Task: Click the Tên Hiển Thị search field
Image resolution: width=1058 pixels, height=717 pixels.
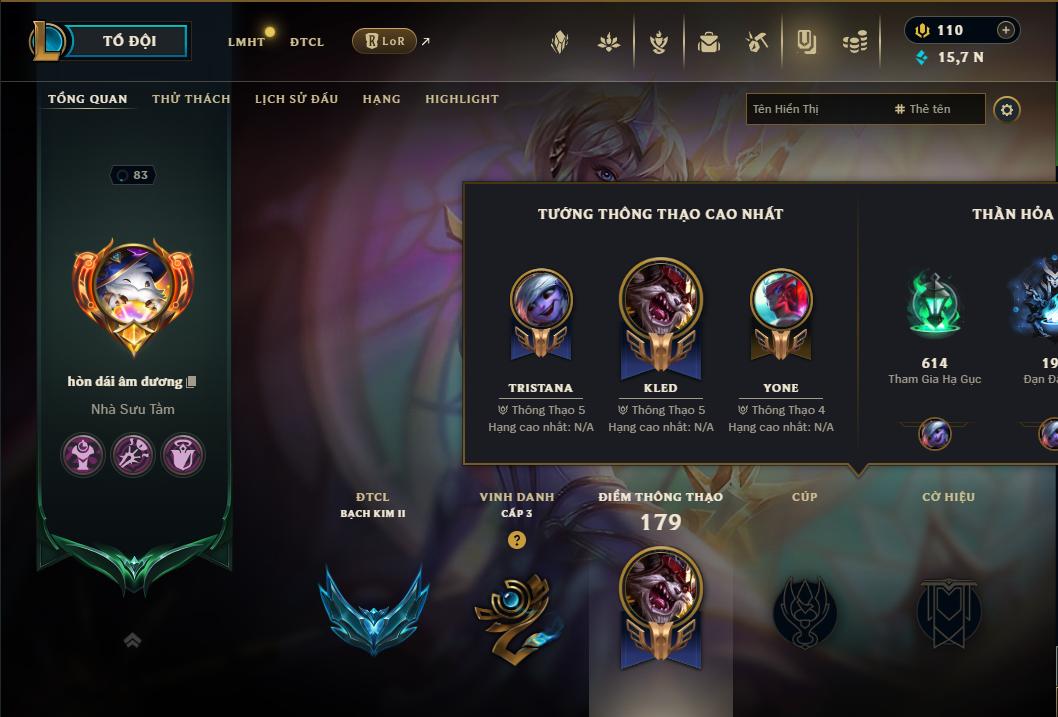Action: 815,109
